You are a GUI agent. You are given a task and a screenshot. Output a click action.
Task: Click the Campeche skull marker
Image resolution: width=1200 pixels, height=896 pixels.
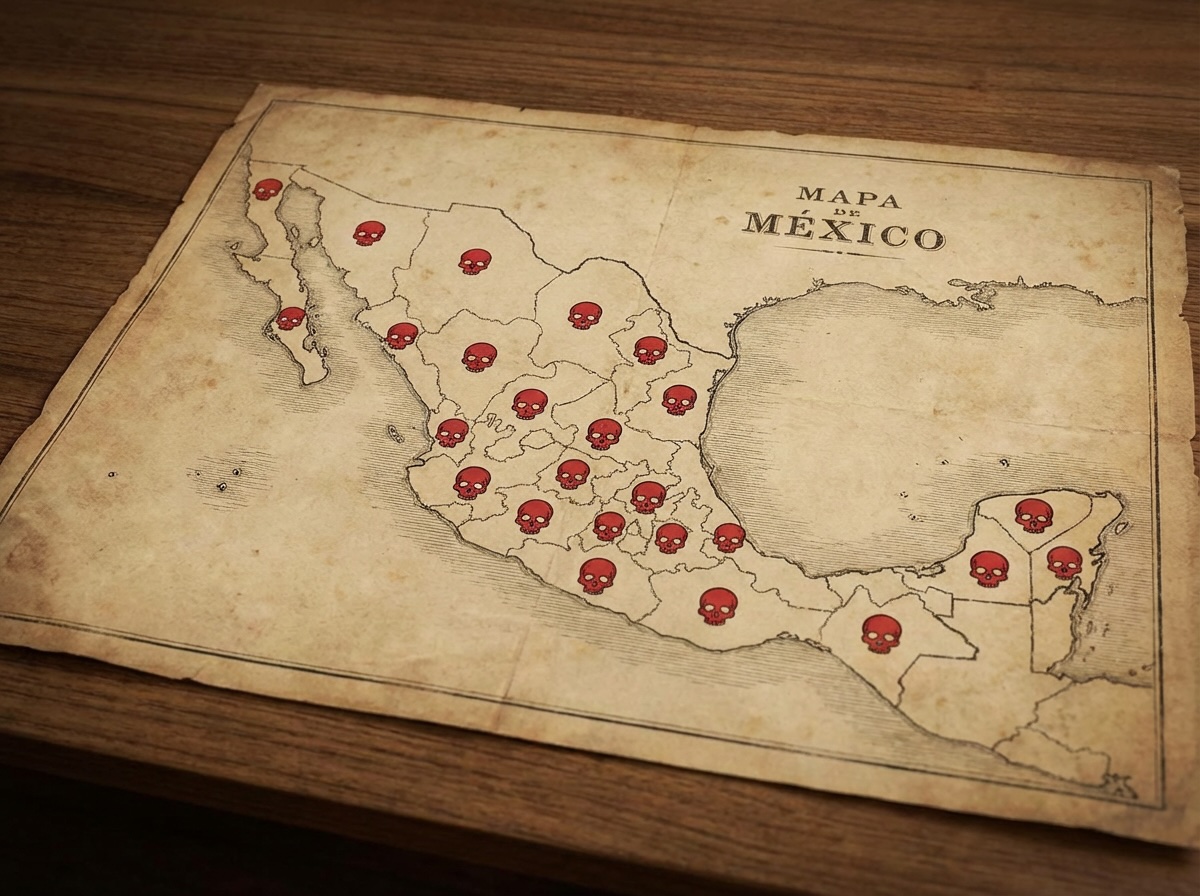(989, 569)
